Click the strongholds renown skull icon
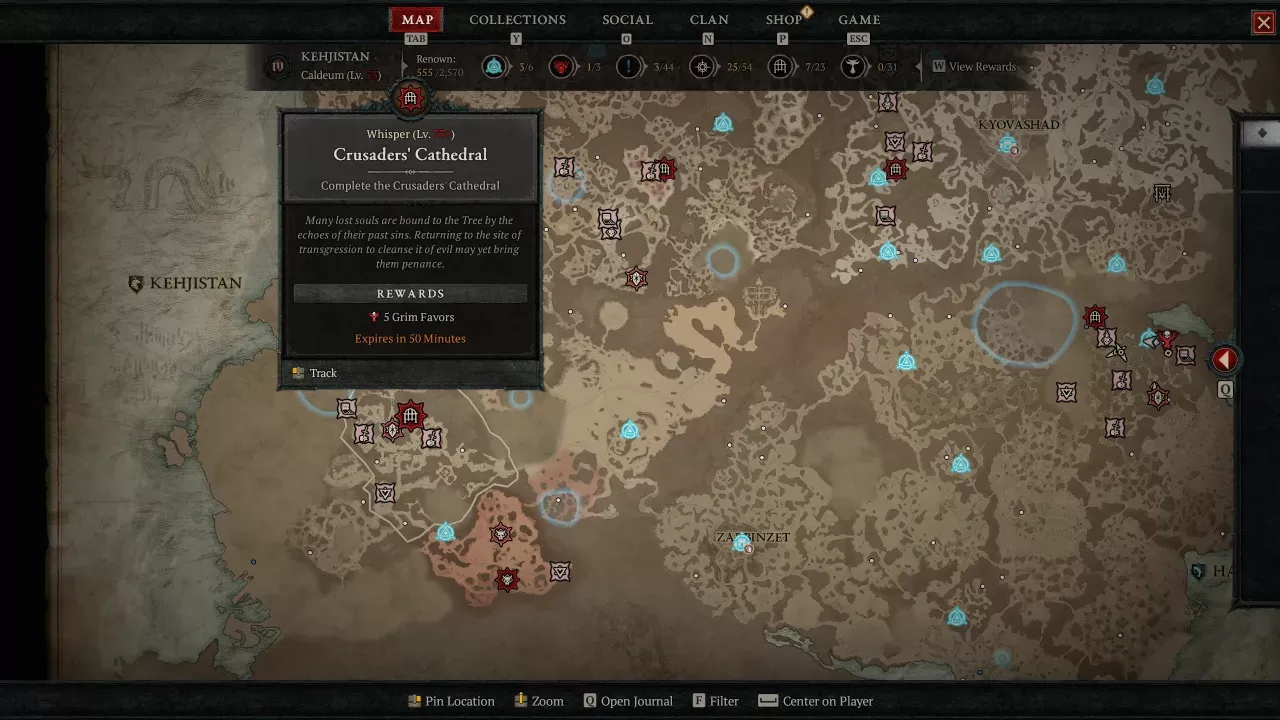The image size is (1280, 720). point(561,67)
